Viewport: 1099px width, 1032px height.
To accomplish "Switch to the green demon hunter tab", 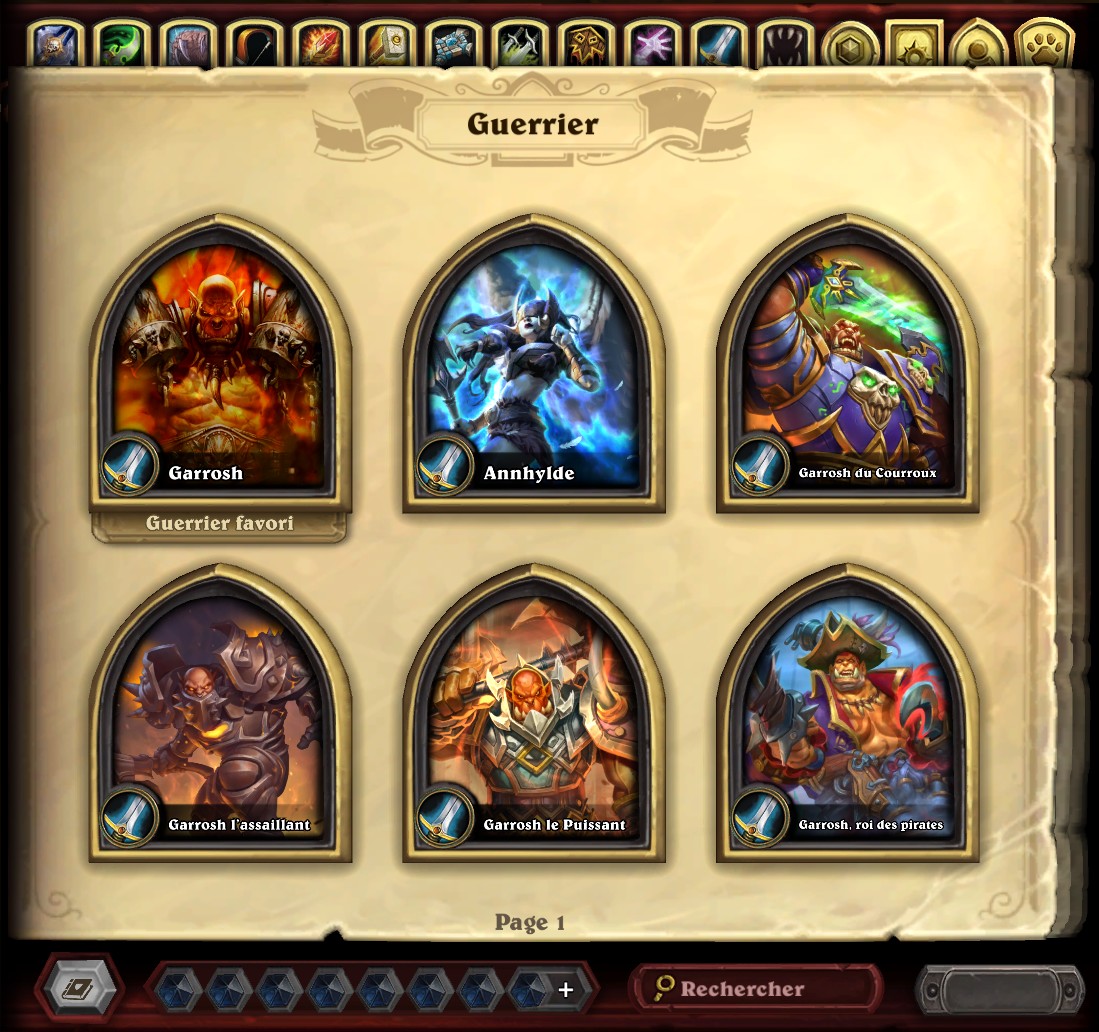I will (x=122, y=45).
